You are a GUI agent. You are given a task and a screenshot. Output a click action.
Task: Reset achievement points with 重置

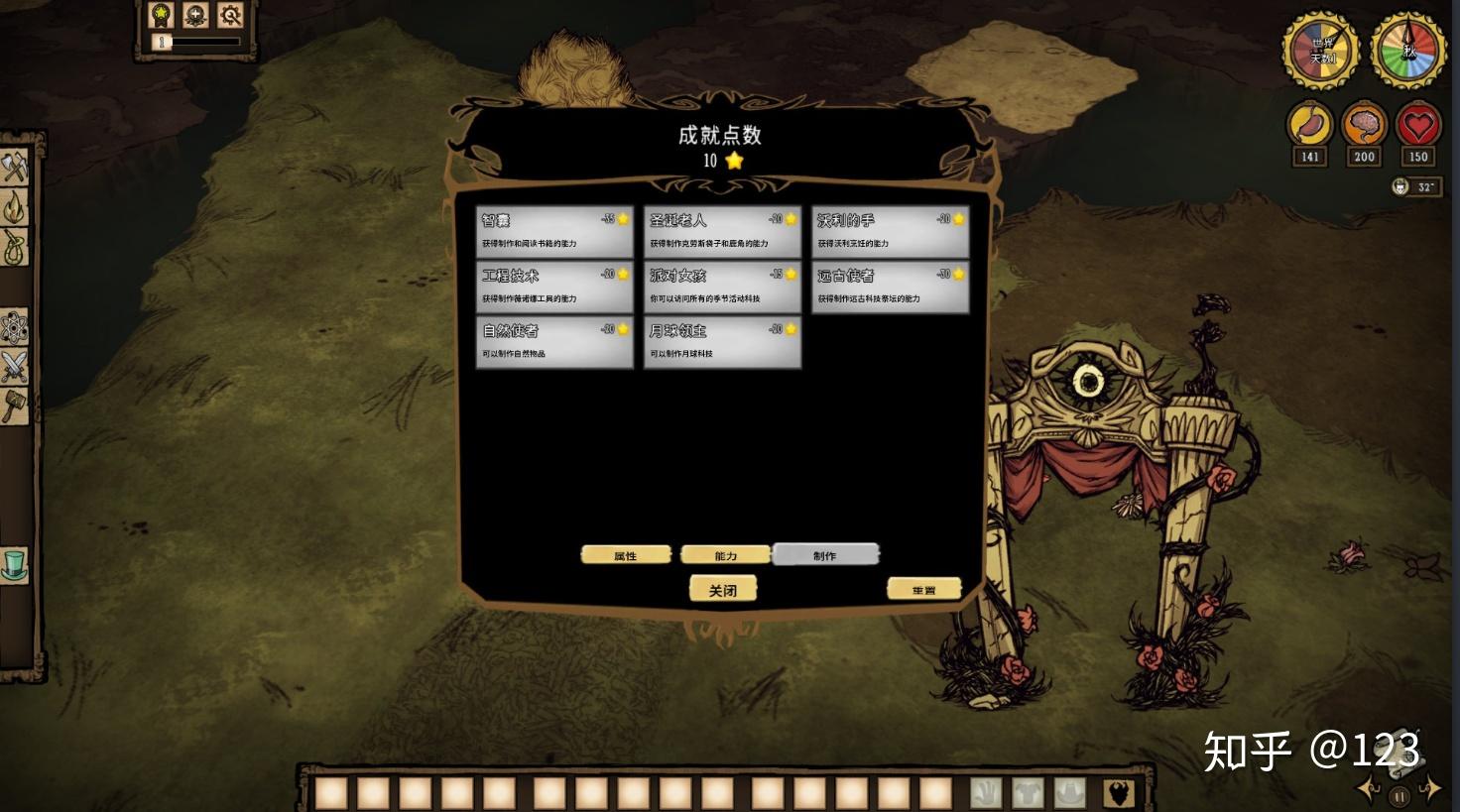pos(923,589)
